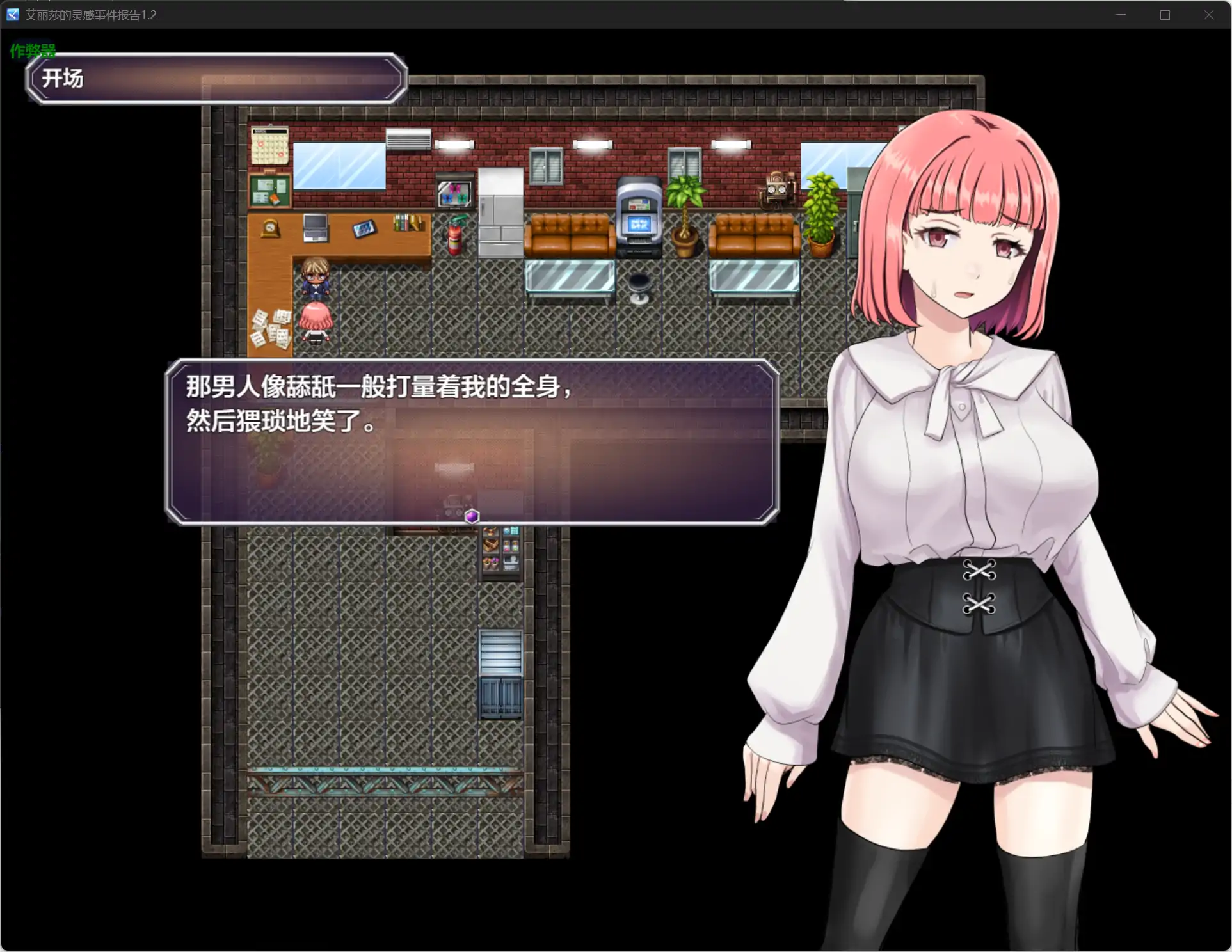This screenshot has width=1232, height=952.
Task: Click the 开场 chapter title banner
Action: point(63,79)
